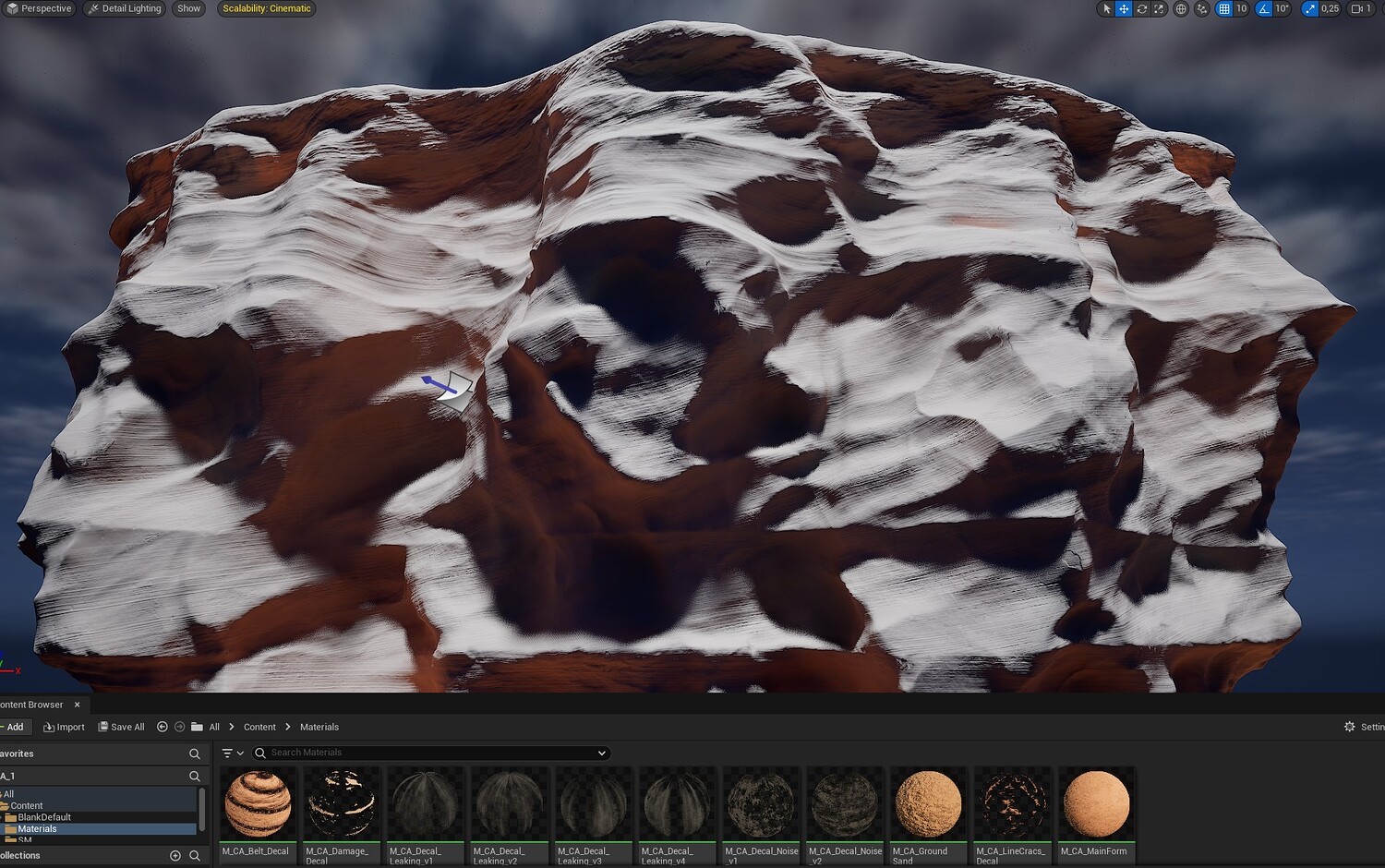Import an asset with Import button
The image size is (1385, 868).
64,727
